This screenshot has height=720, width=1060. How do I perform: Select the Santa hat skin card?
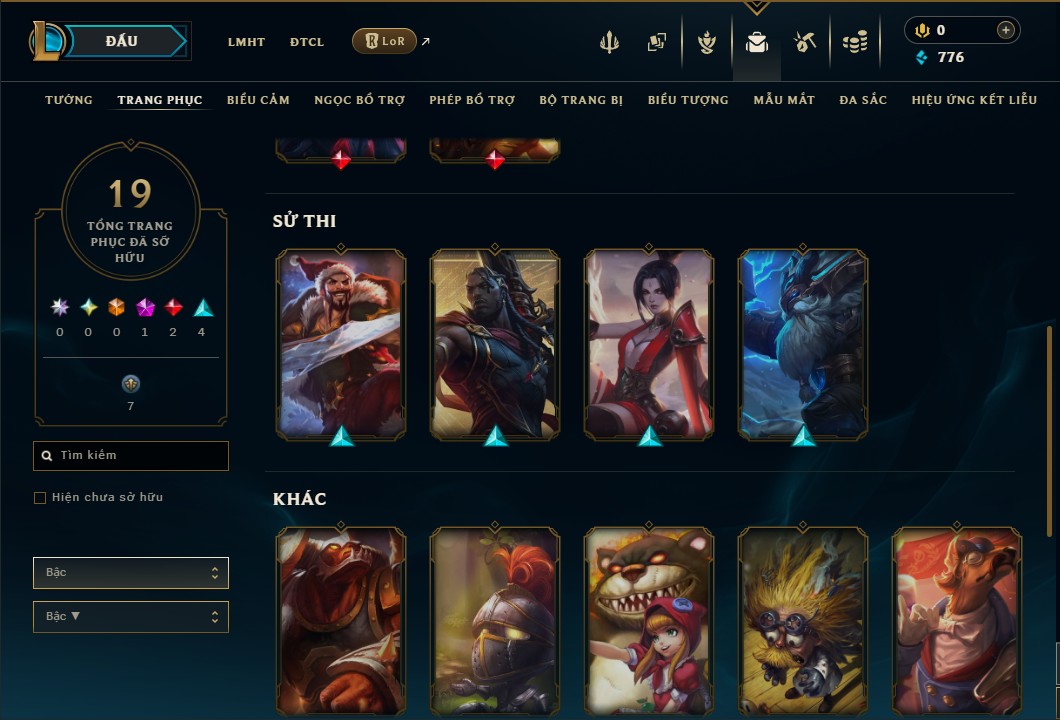point(341,343)
